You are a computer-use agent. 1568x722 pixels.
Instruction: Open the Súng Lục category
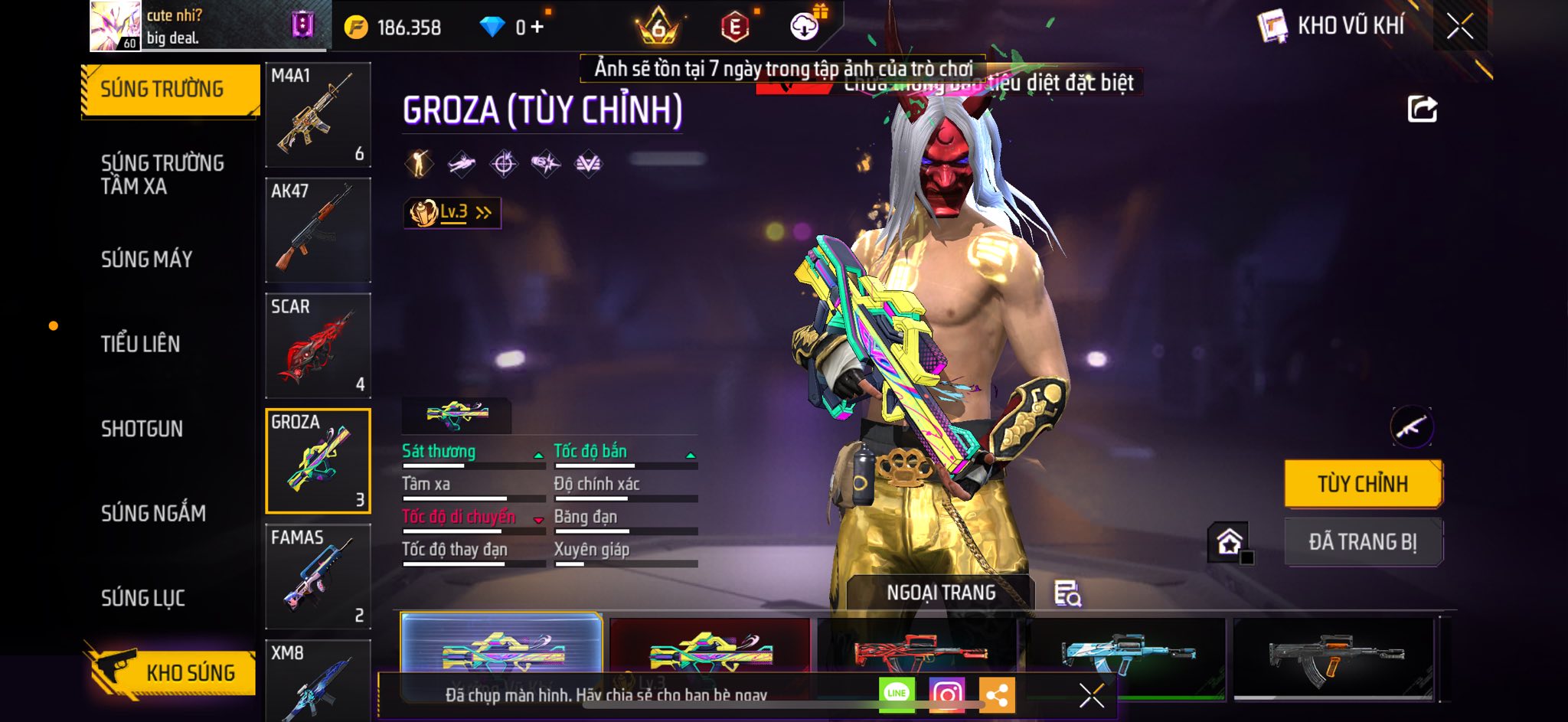[143, 598]
